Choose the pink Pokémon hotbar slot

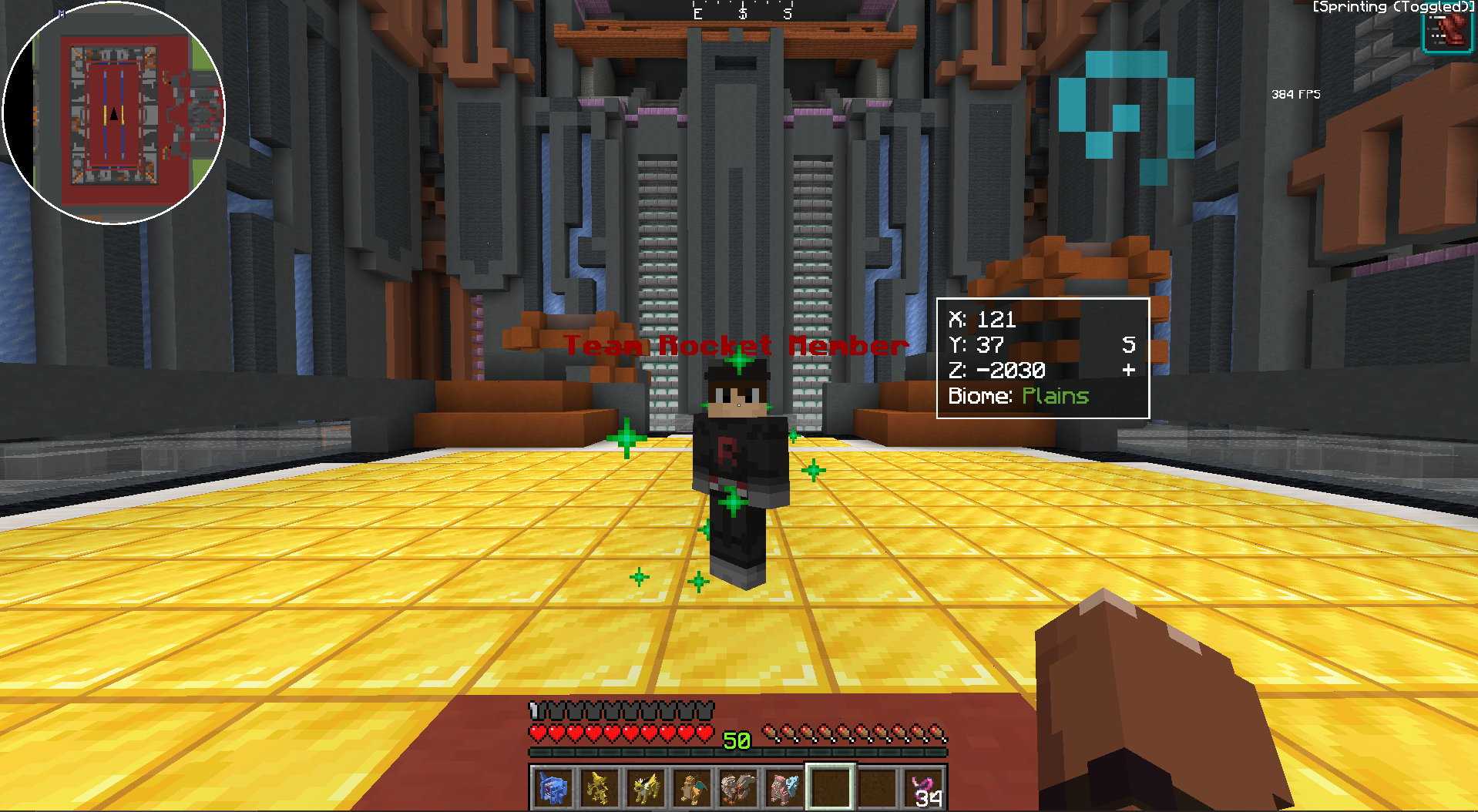tap(784, 787)
